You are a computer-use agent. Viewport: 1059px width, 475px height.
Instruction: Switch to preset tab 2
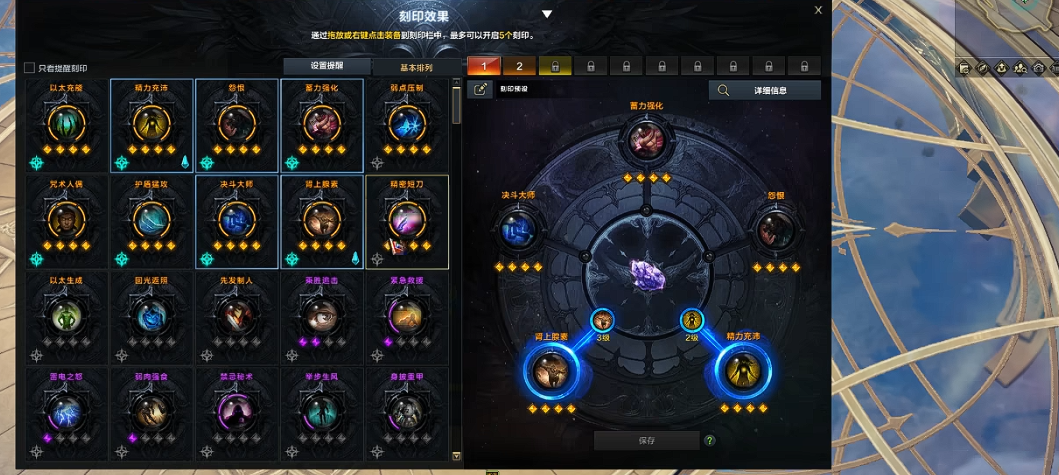519,66
